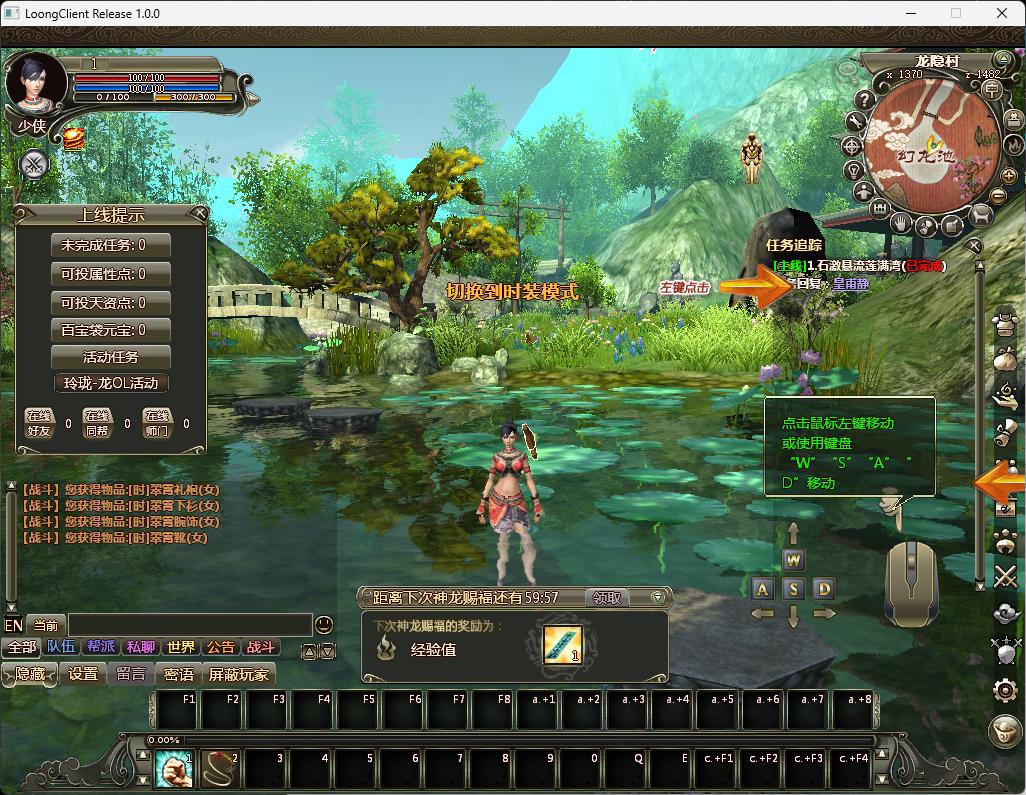This screenshot has height=795, width=1026.
Task: Open the gear system settings icon
Action: [1004, 689]
